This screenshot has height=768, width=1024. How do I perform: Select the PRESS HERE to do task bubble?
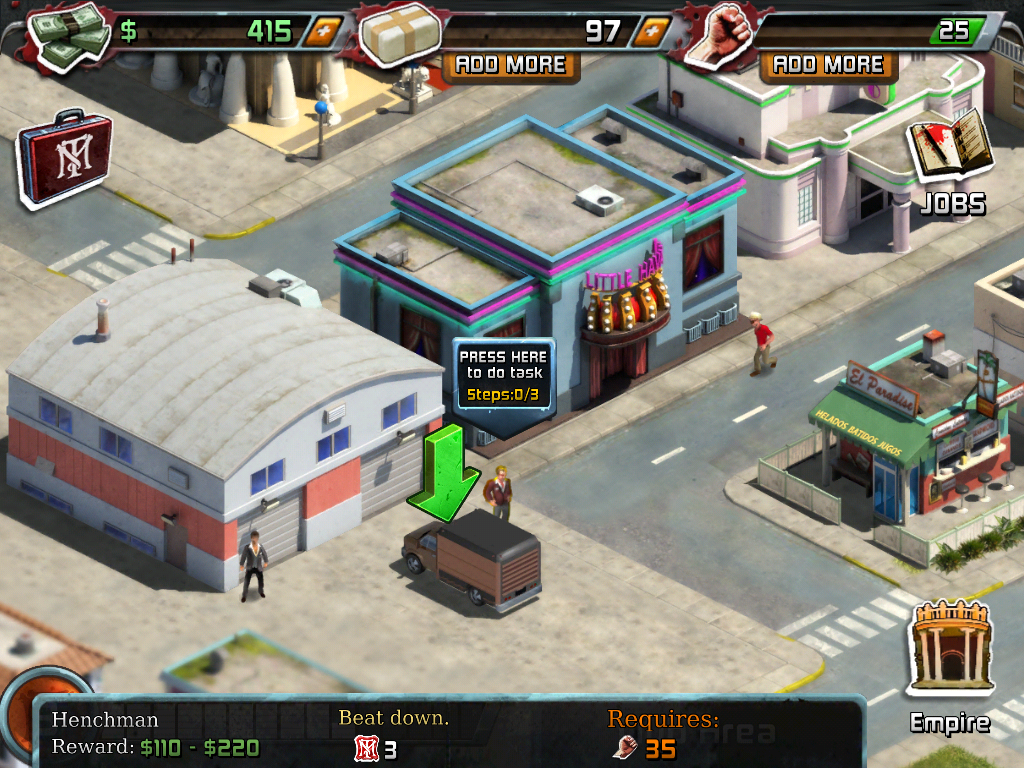tap(504, 375)
